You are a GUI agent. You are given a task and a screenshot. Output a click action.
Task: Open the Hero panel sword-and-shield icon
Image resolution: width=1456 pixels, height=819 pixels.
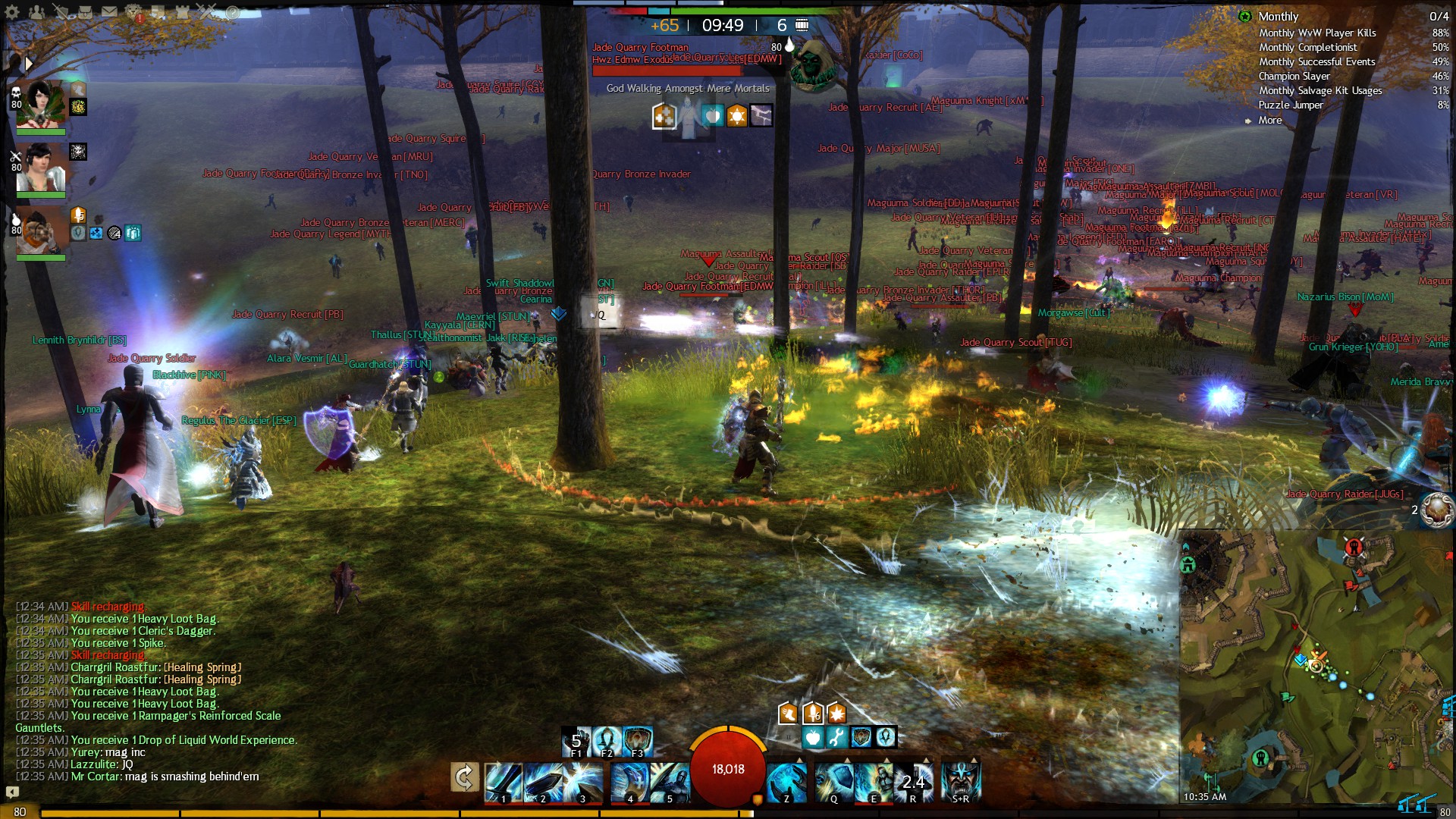click(61, 11)
